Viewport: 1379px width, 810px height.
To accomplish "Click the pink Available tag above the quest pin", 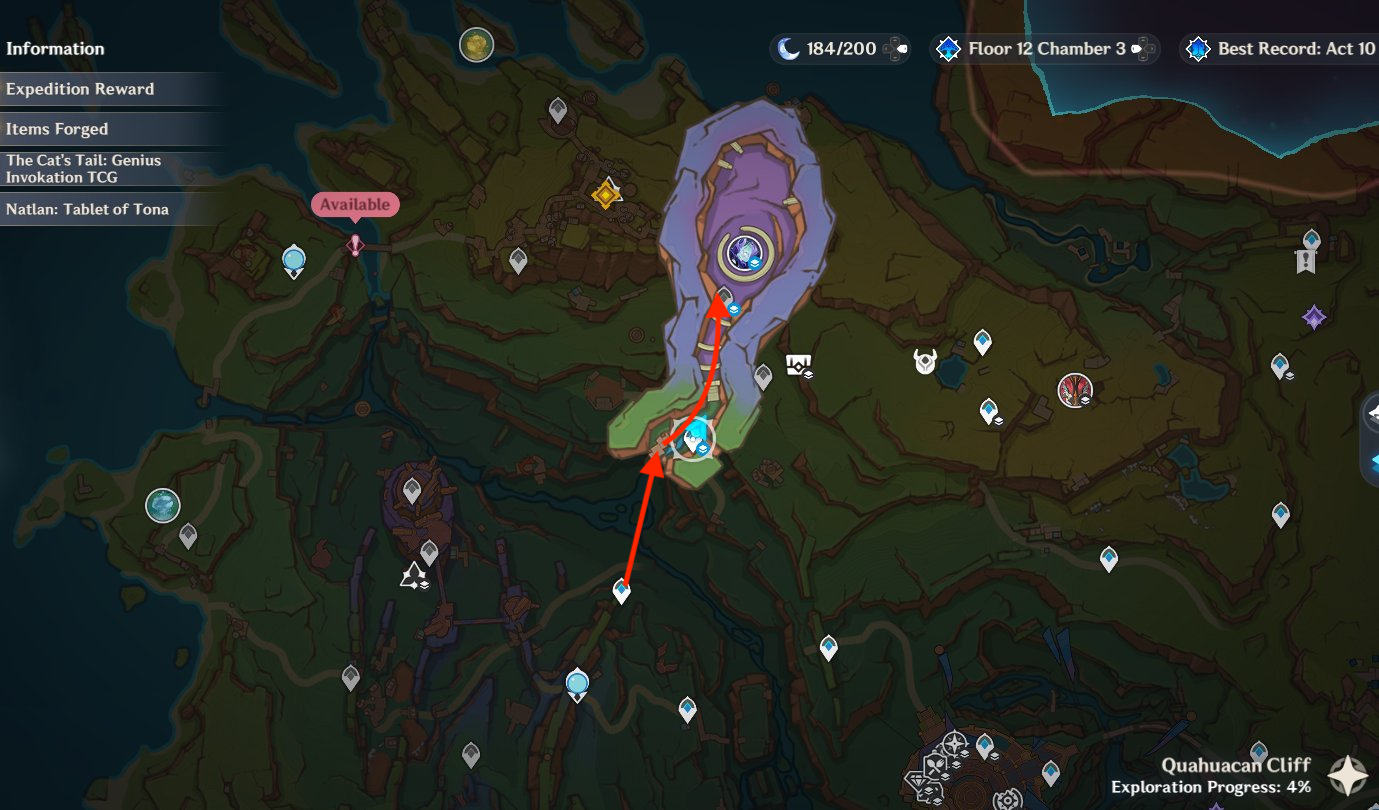I will (x=355, y=204).
